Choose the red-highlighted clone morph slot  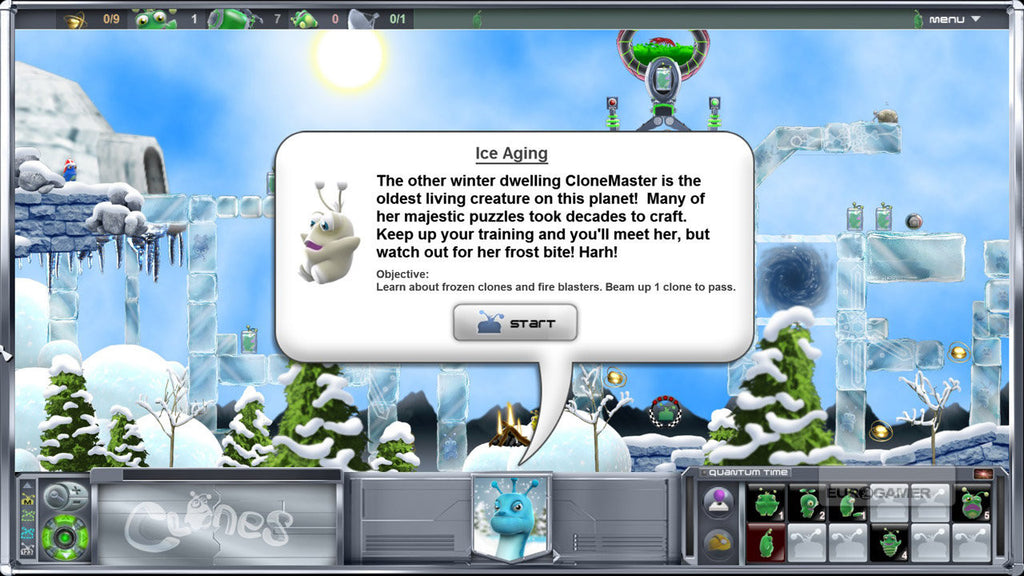766,543
